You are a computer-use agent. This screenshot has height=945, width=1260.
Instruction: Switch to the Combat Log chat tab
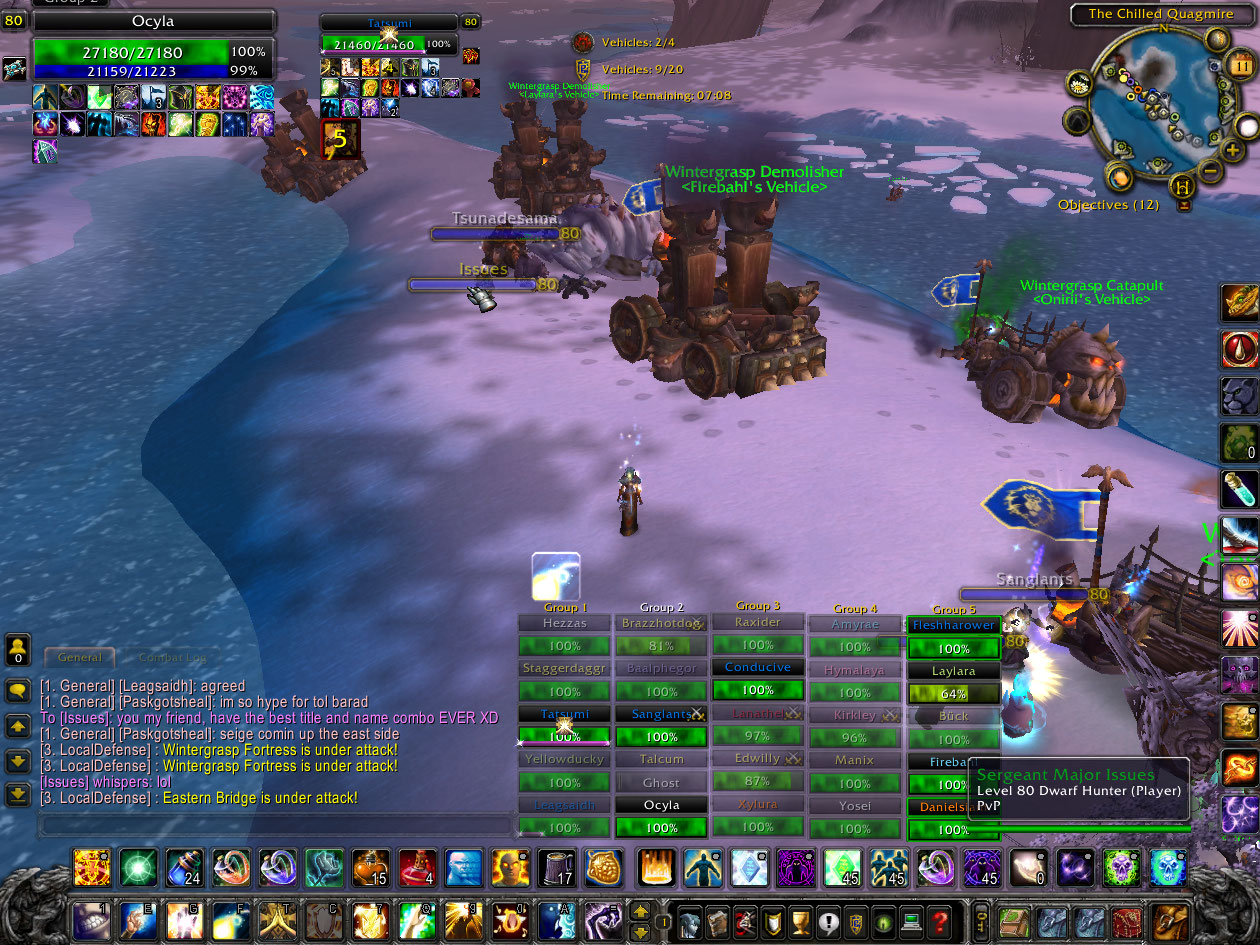coord(172,658)
